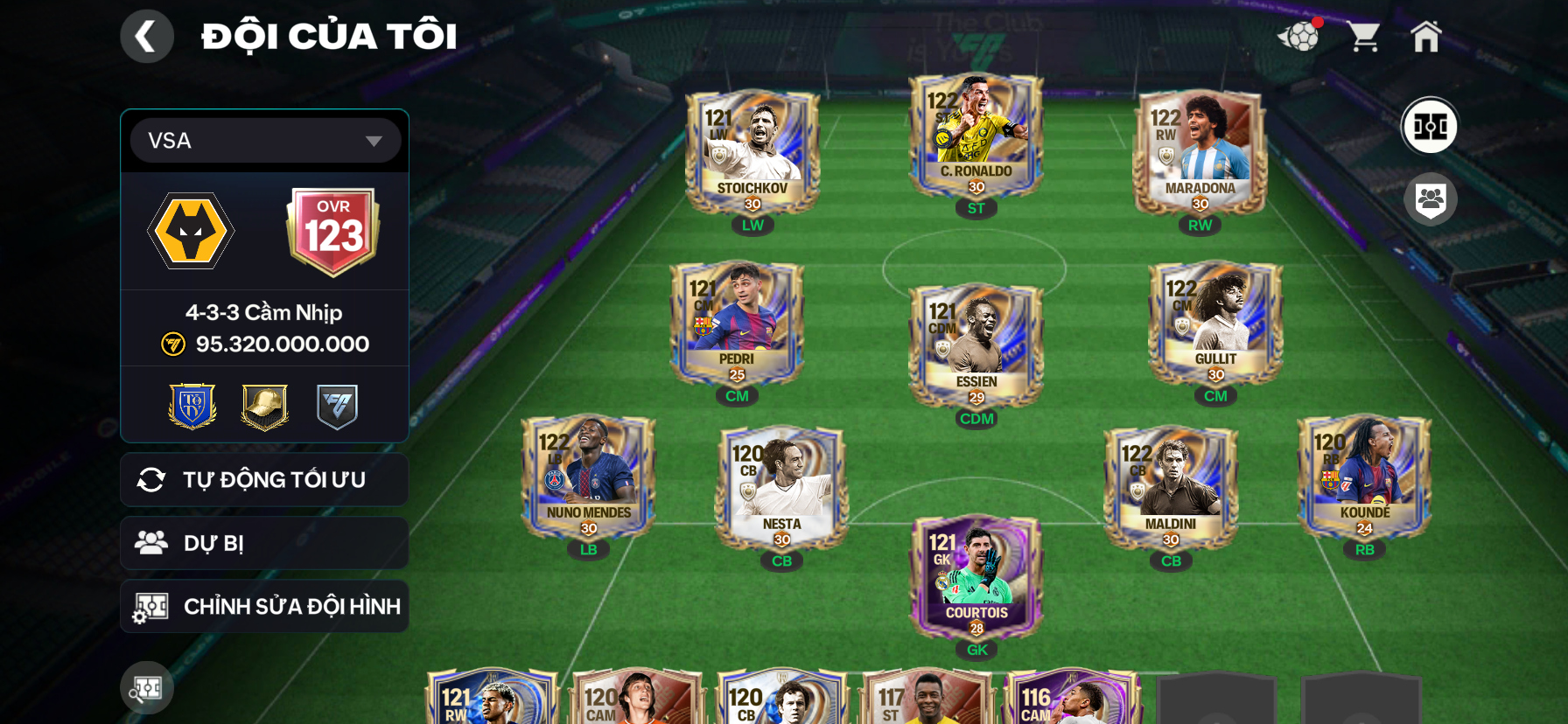Click the Wolves club badge
Screen dimensions: 1568x724
(x=191, y=232)
